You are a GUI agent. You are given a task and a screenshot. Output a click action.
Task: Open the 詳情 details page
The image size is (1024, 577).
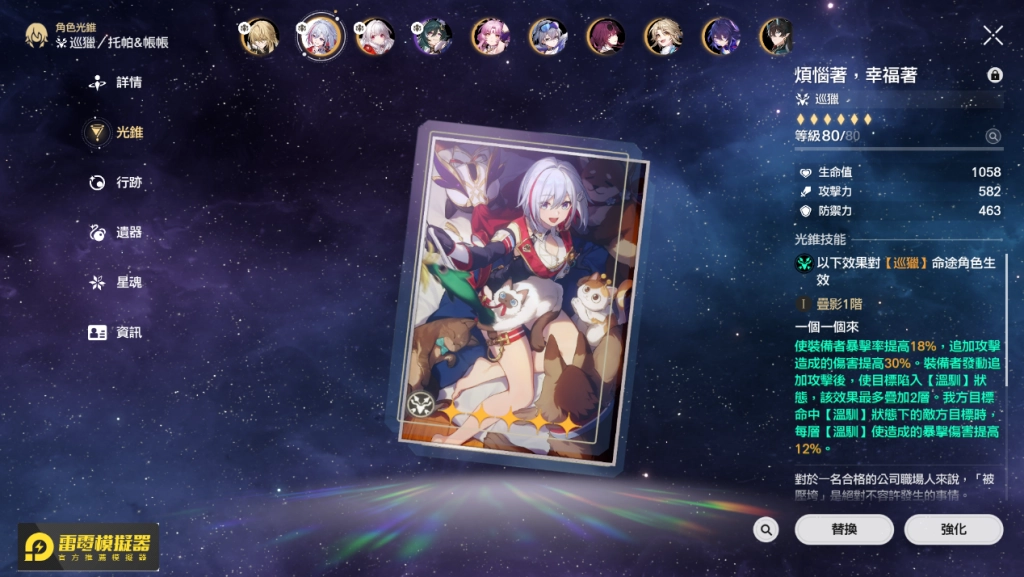click(x=117, y=83)
